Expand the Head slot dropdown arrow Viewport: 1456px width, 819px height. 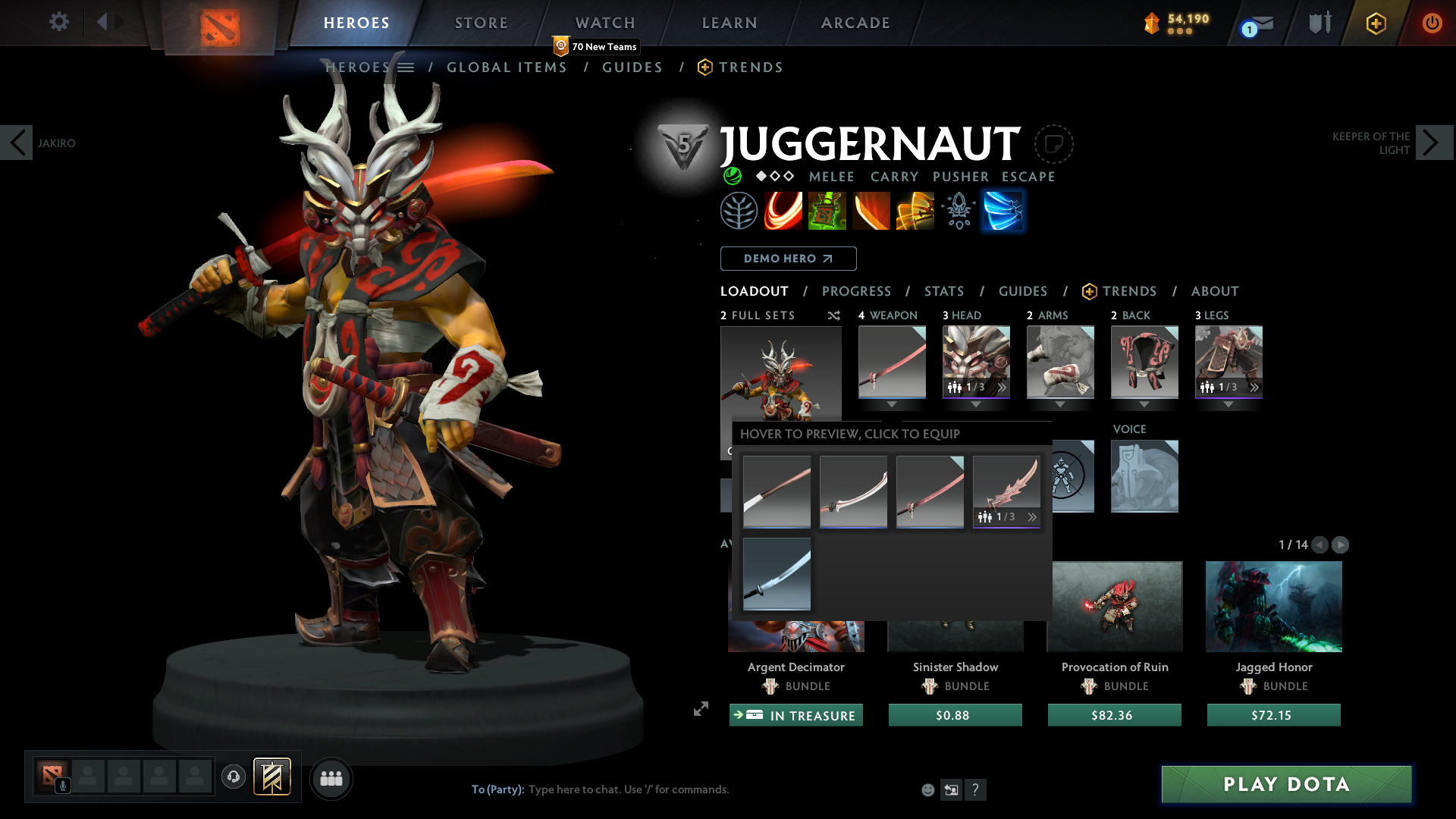point(976,404)
